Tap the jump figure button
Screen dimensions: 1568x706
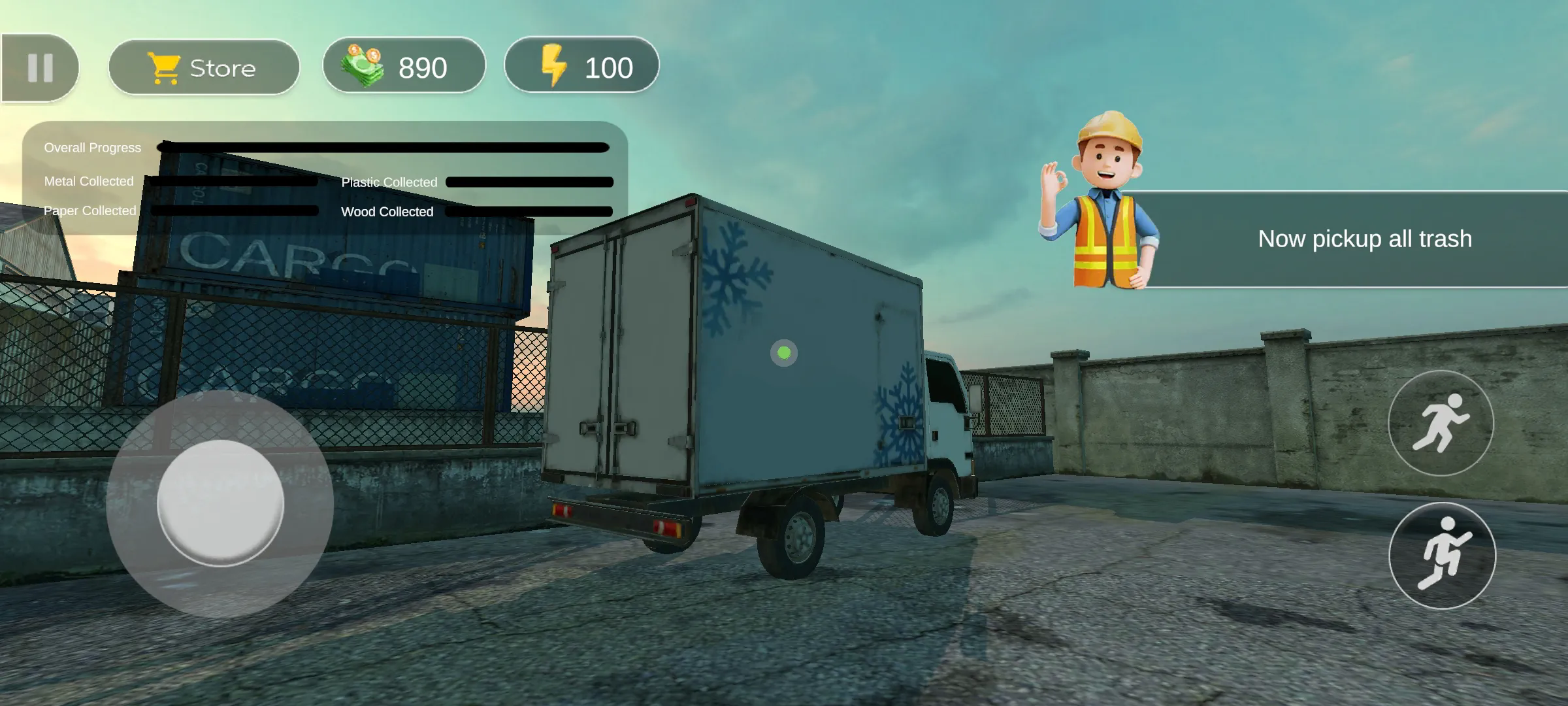tap(1442, 555)
